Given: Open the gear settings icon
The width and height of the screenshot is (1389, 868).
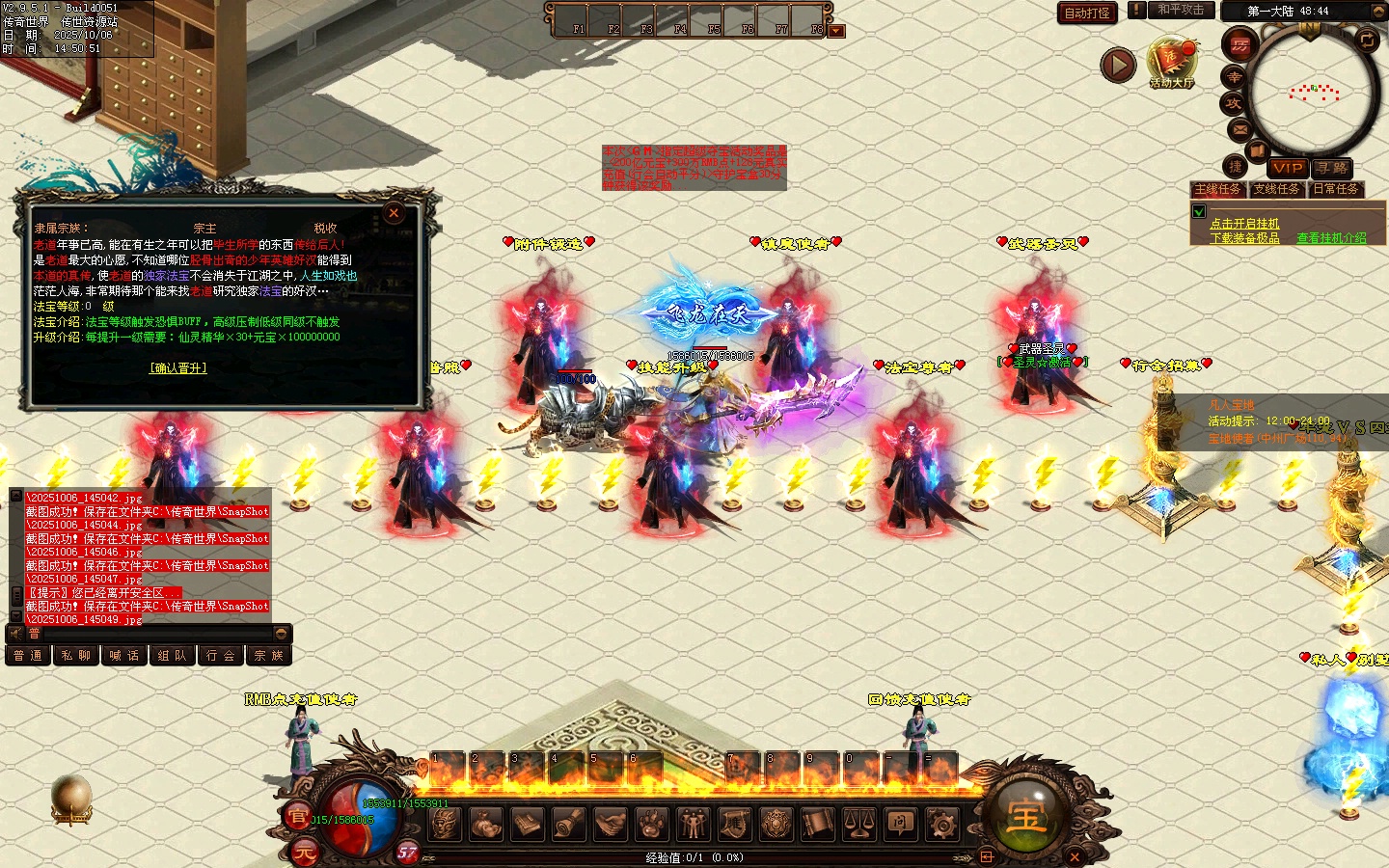Looking at the screenshot, I should [x=941, y=824].
